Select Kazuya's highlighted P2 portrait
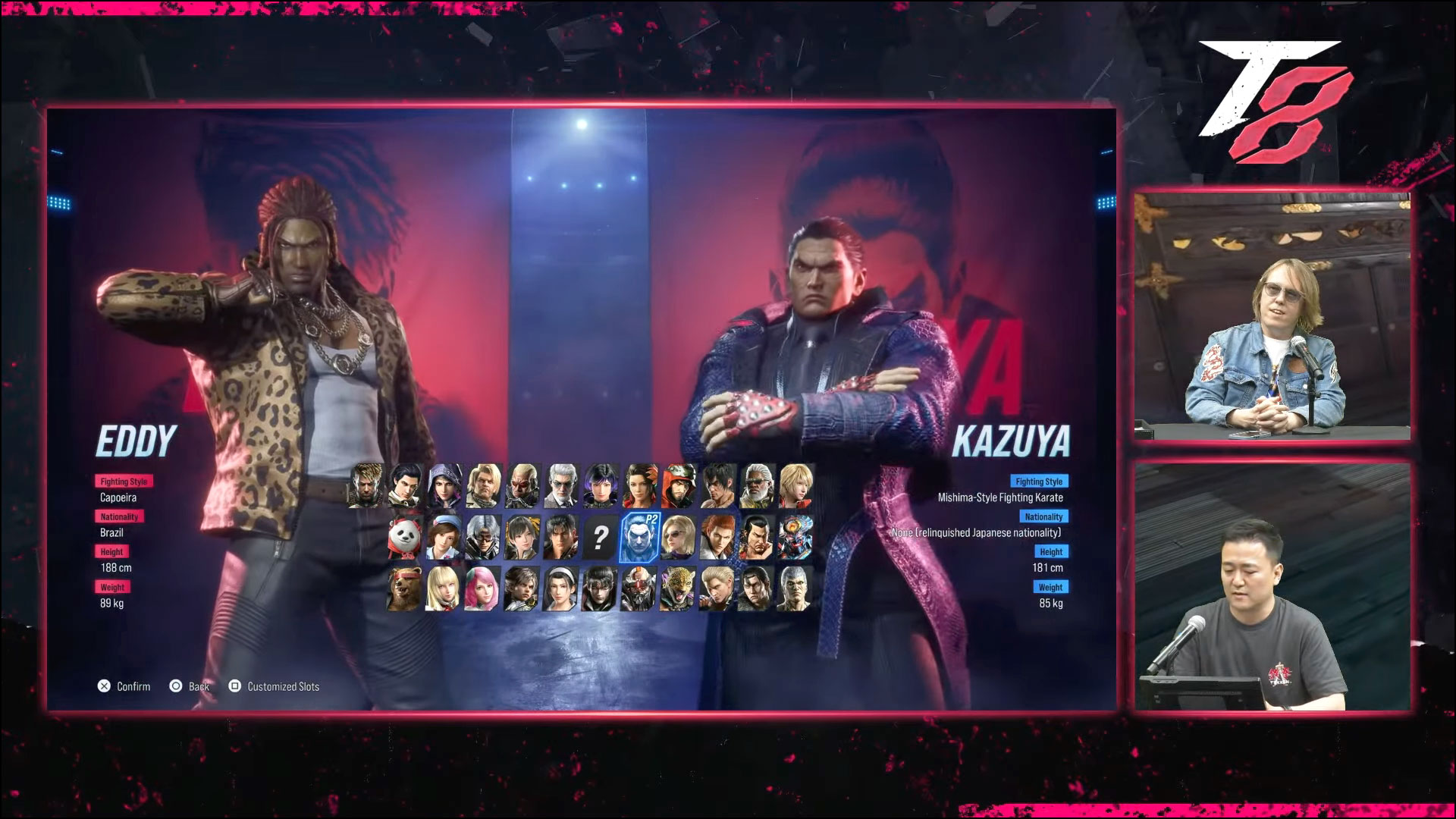The width and height of the screenshot is (1456, 819). point(639,538)
